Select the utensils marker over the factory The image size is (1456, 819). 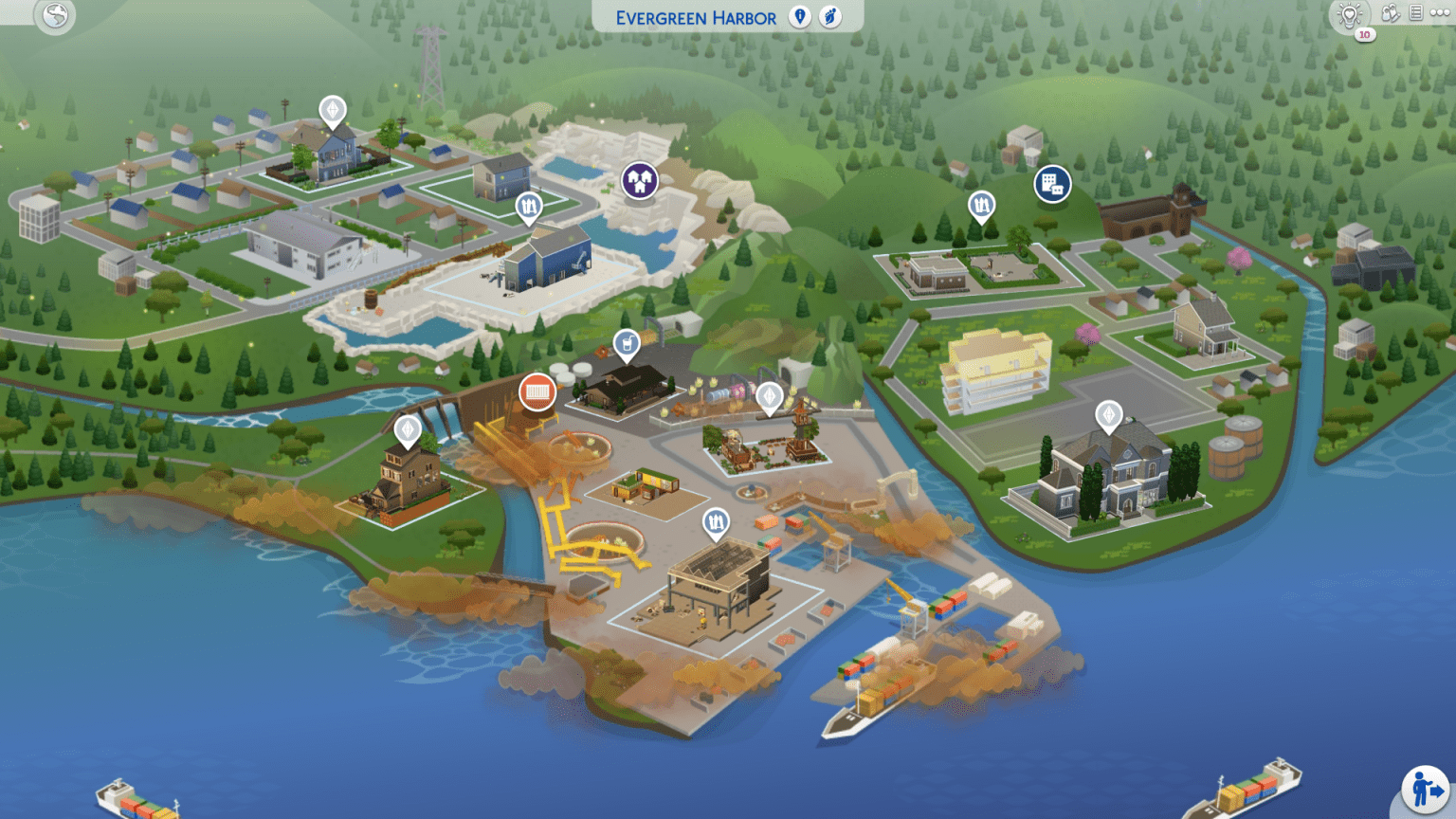click(528, 207)
